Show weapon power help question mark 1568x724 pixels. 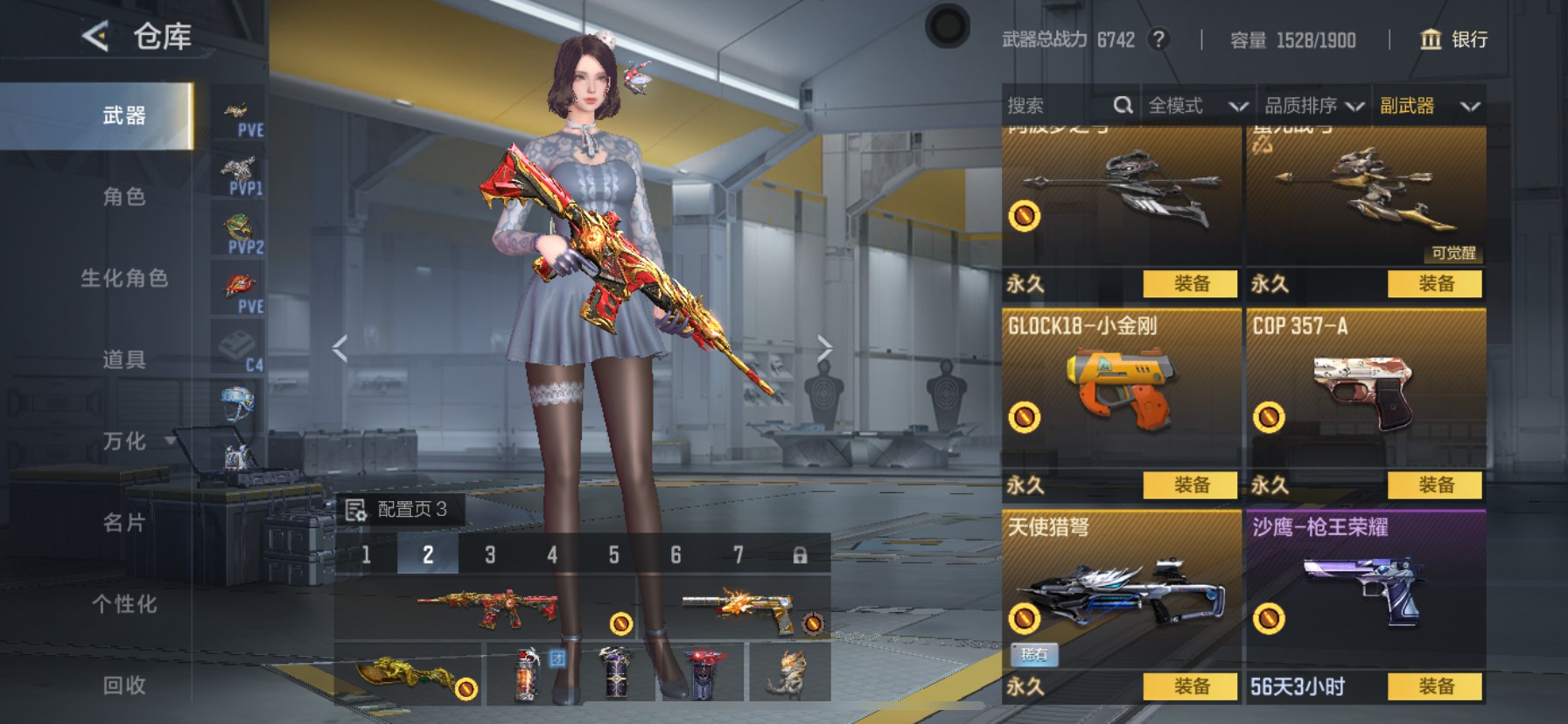(1158, 39)
